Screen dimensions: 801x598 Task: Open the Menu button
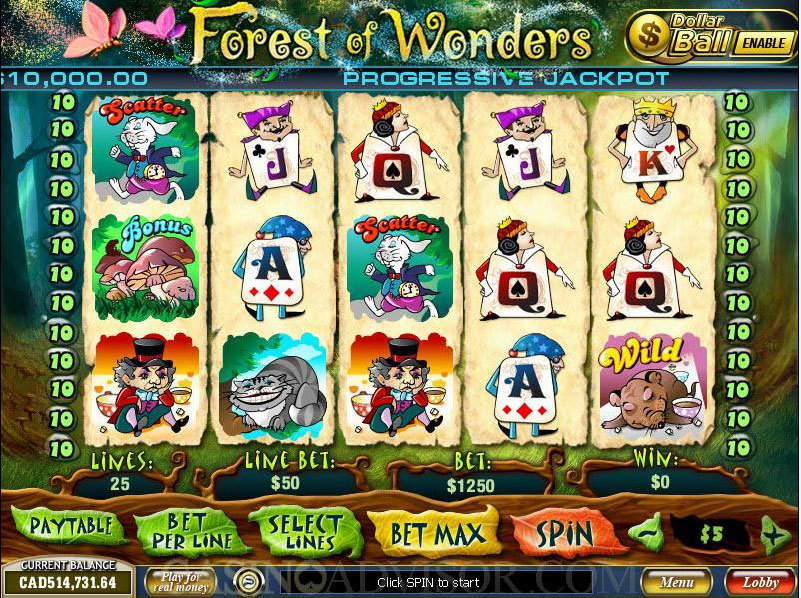click(x=676, y=580)
